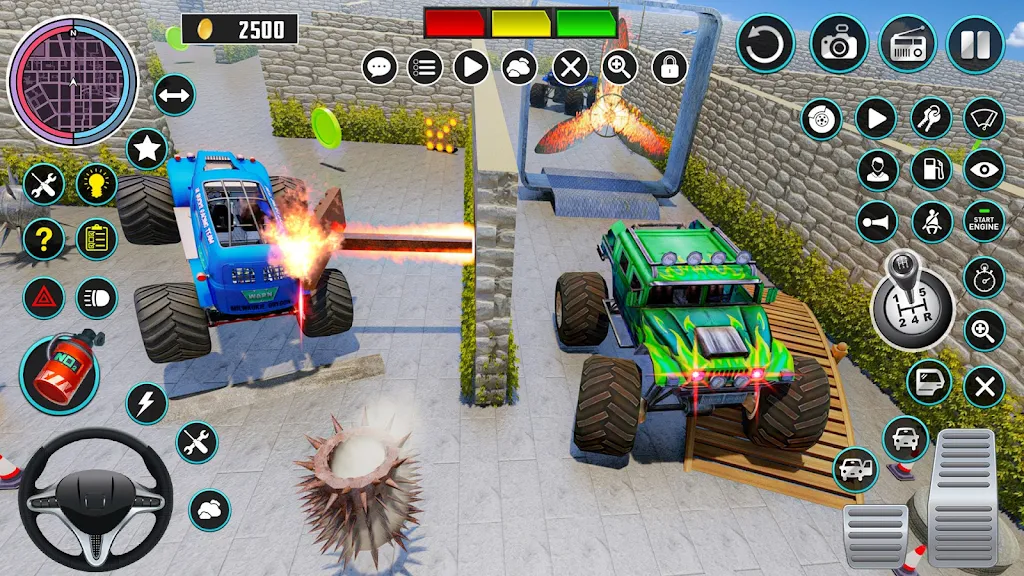
Task: Activate the windshield wiper button
Action: [983, 119]
